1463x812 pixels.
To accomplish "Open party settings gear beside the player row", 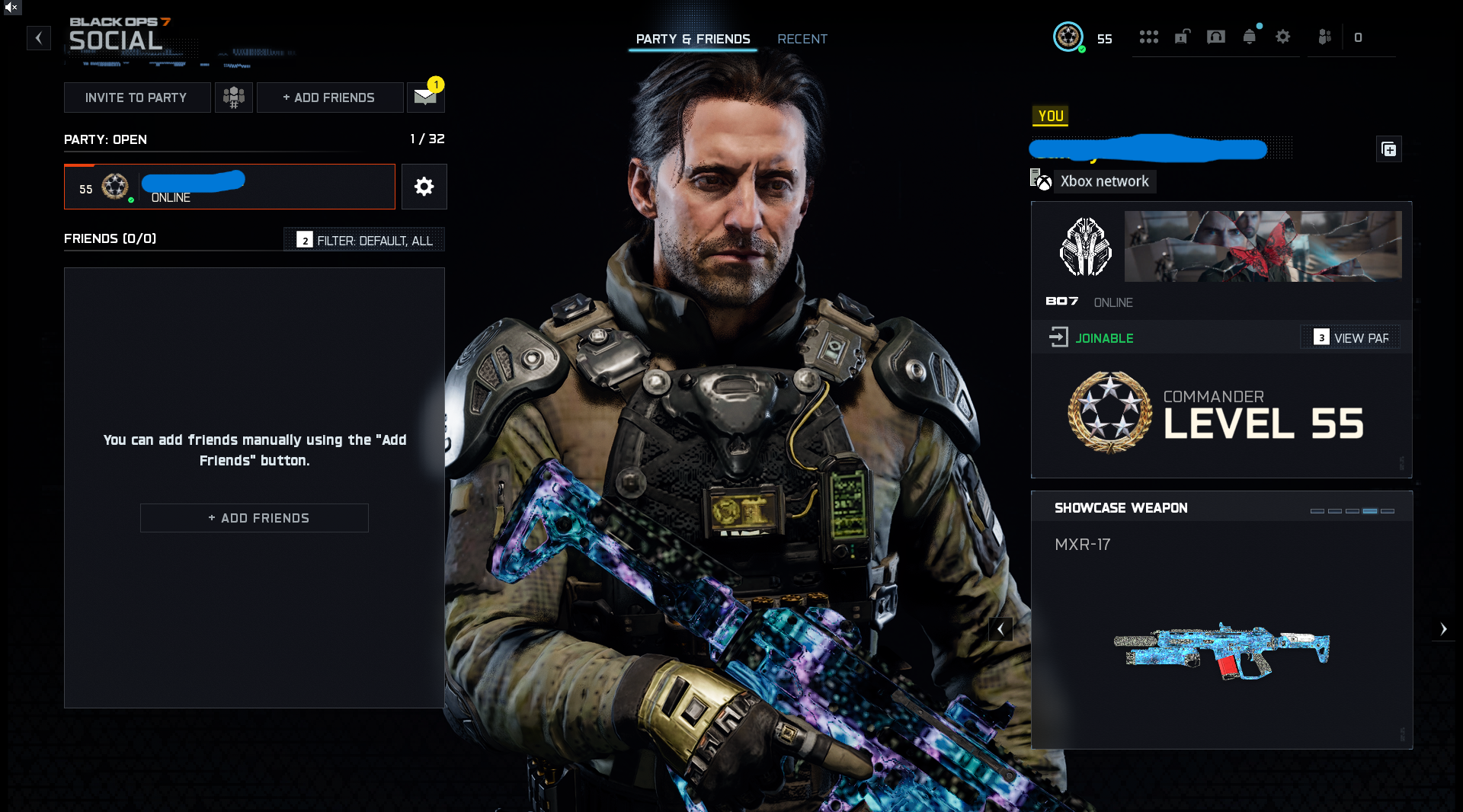I will (x=424, y=187).
